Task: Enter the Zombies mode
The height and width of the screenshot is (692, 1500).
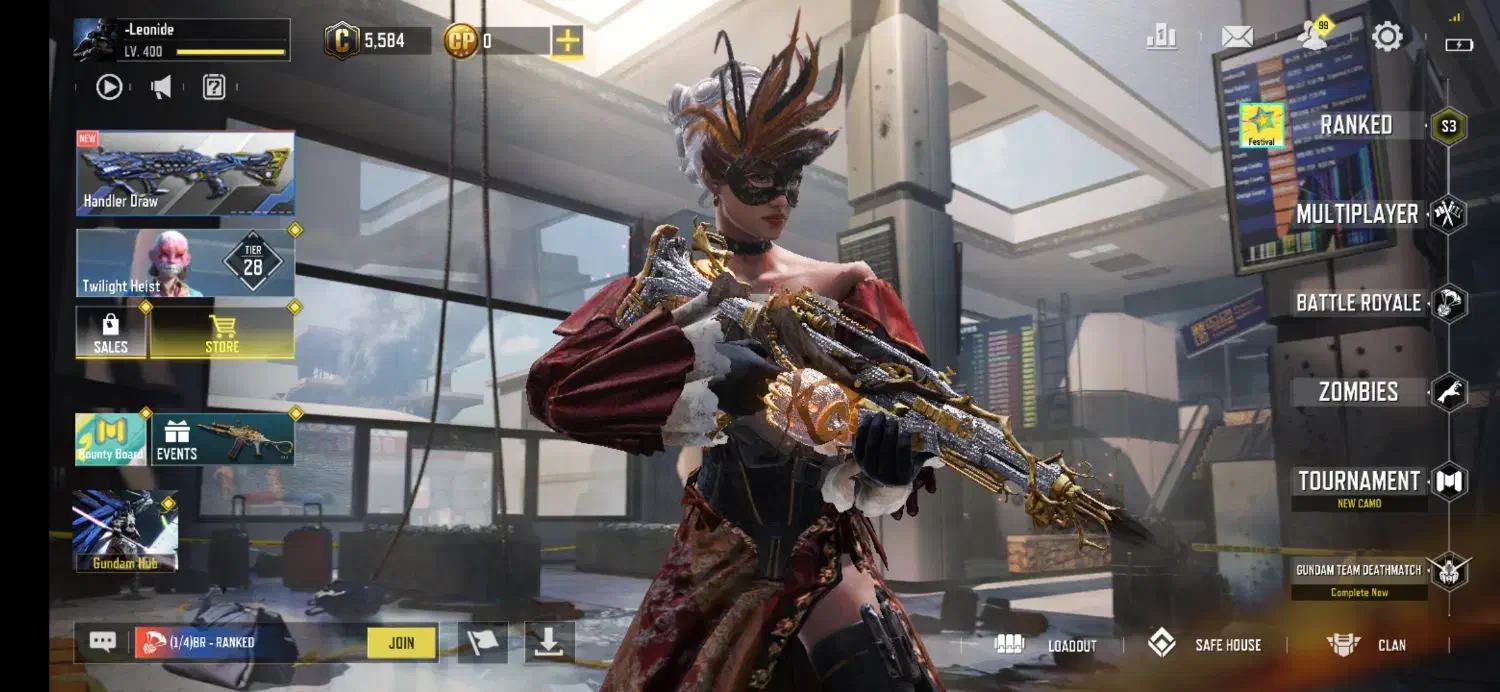Action: click(x=1358, y=392)
